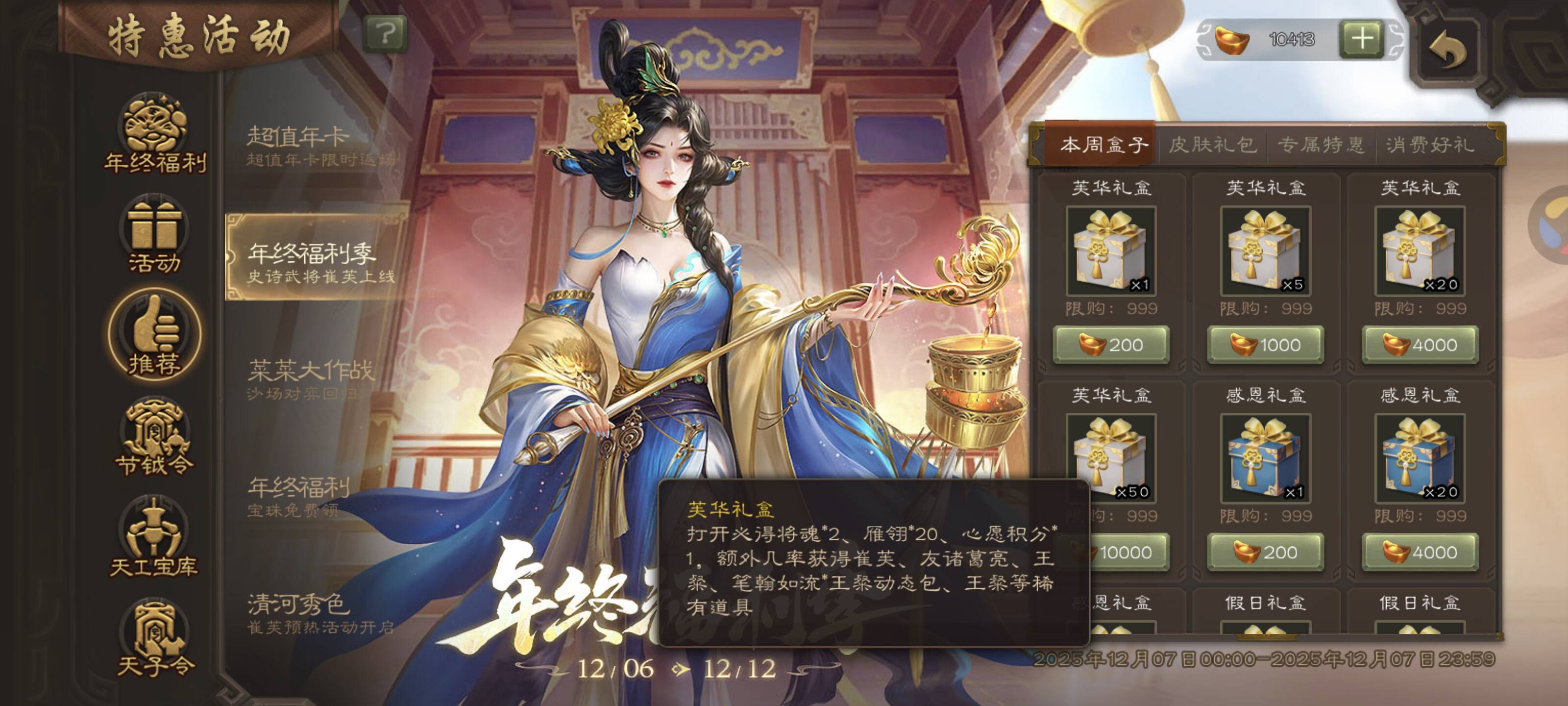Switch to the 皮肤礼包 tab
The image size is (1568, 706).
(1212, 145)
